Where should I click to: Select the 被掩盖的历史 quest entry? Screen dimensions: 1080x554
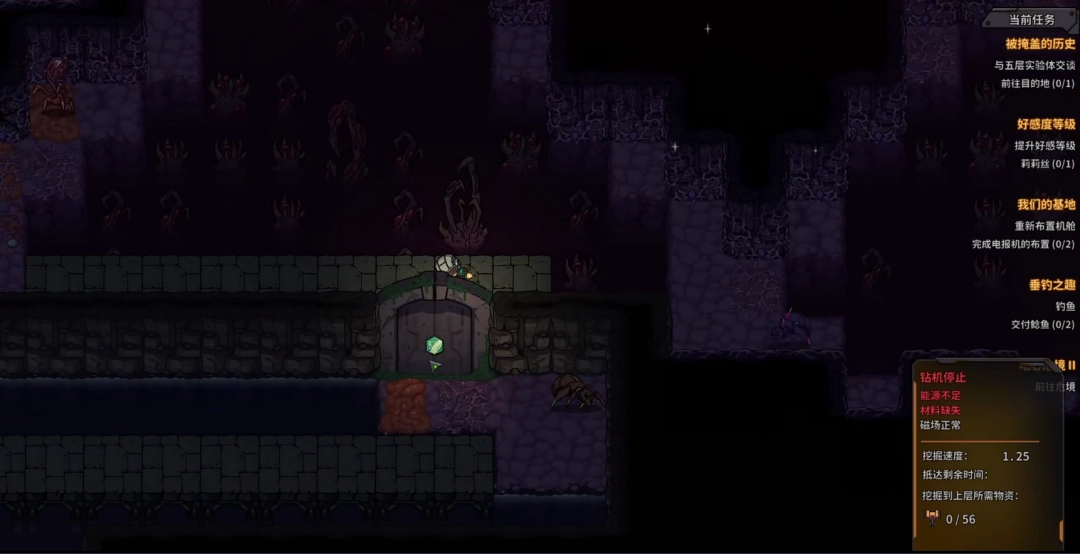(x=1040, y=44)
